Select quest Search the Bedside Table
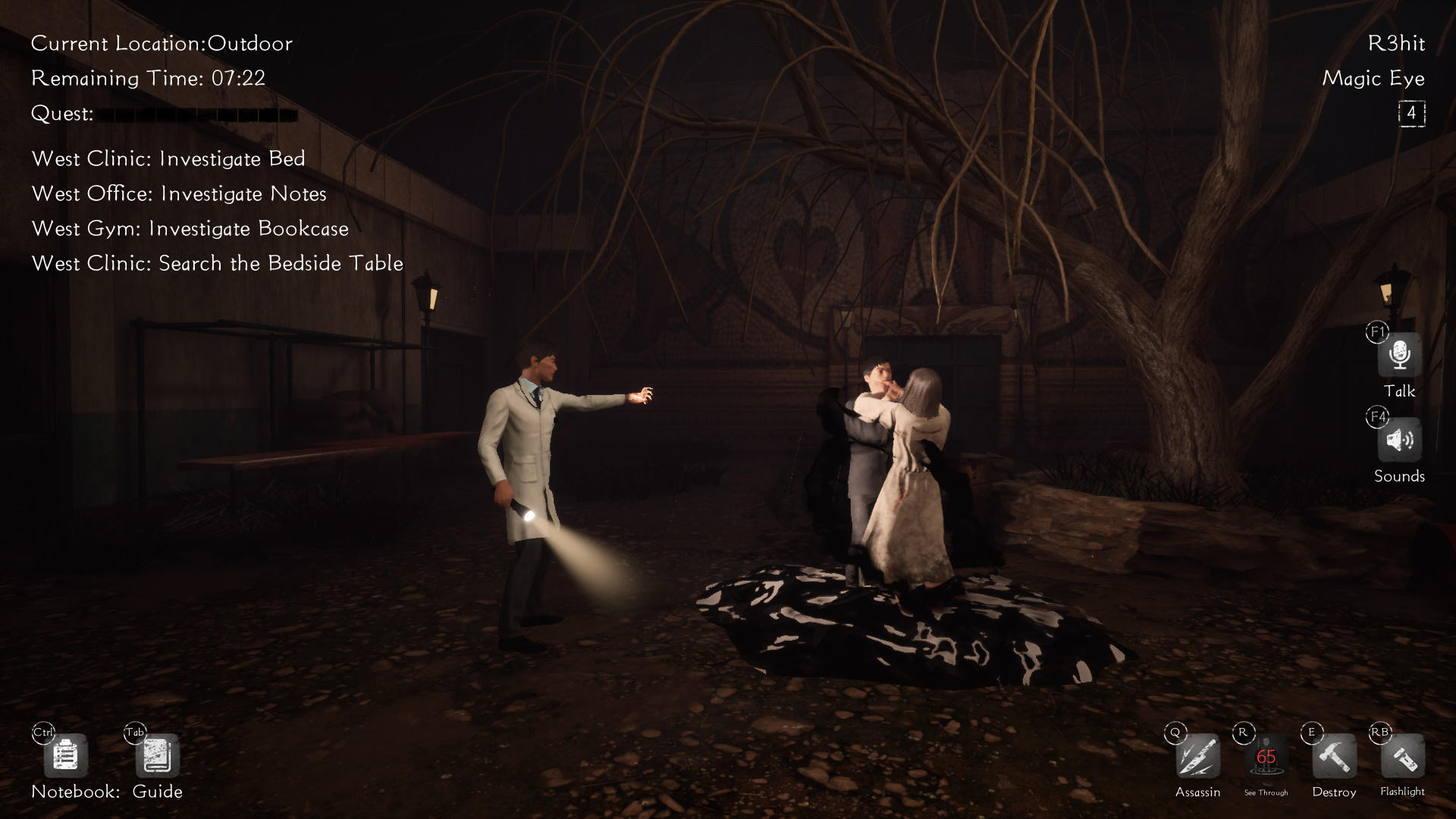 point(218,263)
